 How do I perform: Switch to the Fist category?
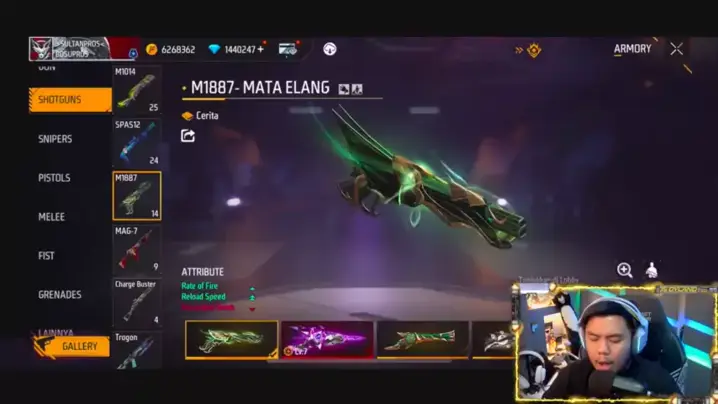[x=46, y=256]
